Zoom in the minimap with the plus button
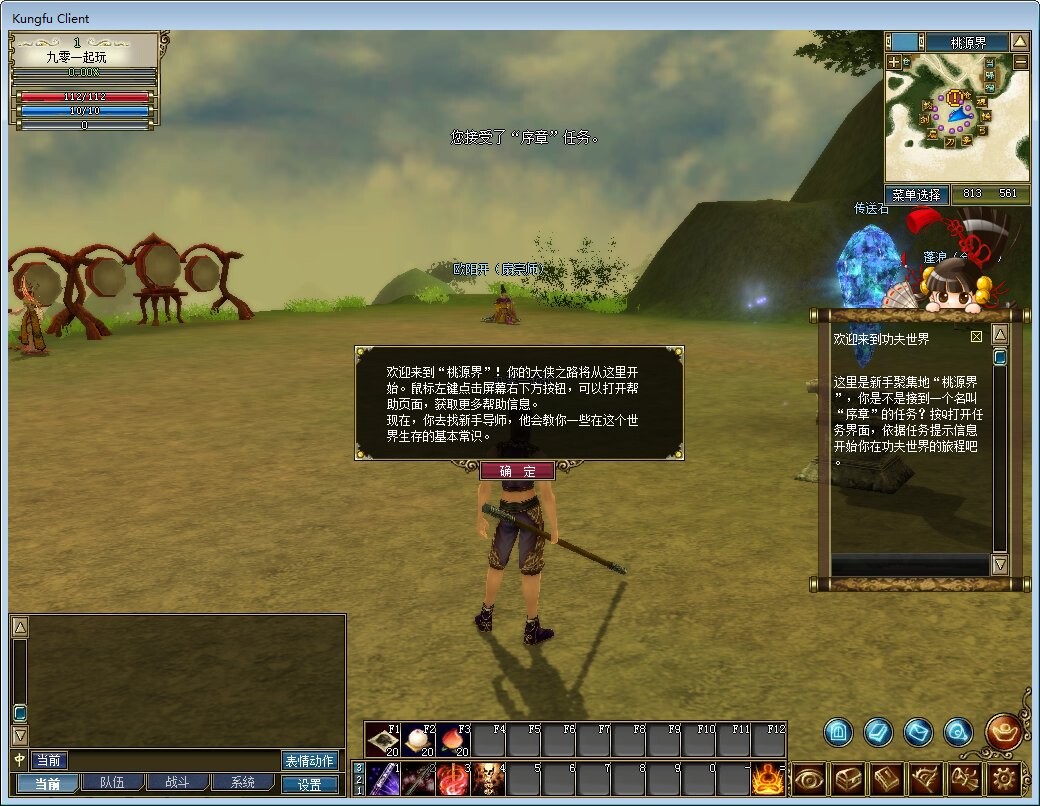Screen dimensions: 1040x806 894,62
